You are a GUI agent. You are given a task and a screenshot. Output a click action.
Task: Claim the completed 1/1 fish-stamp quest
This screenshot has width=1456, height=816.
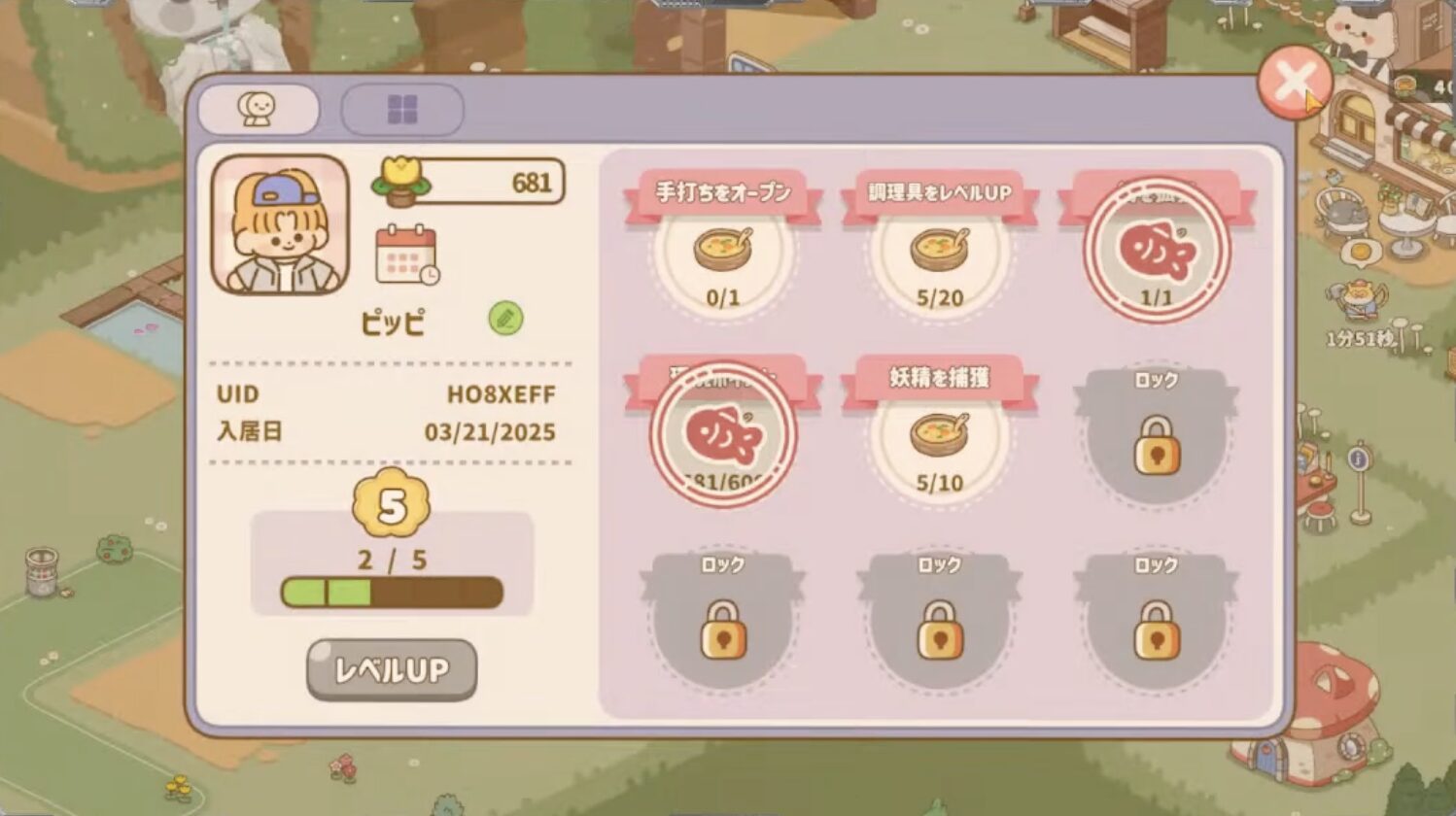pos(1157,250)
